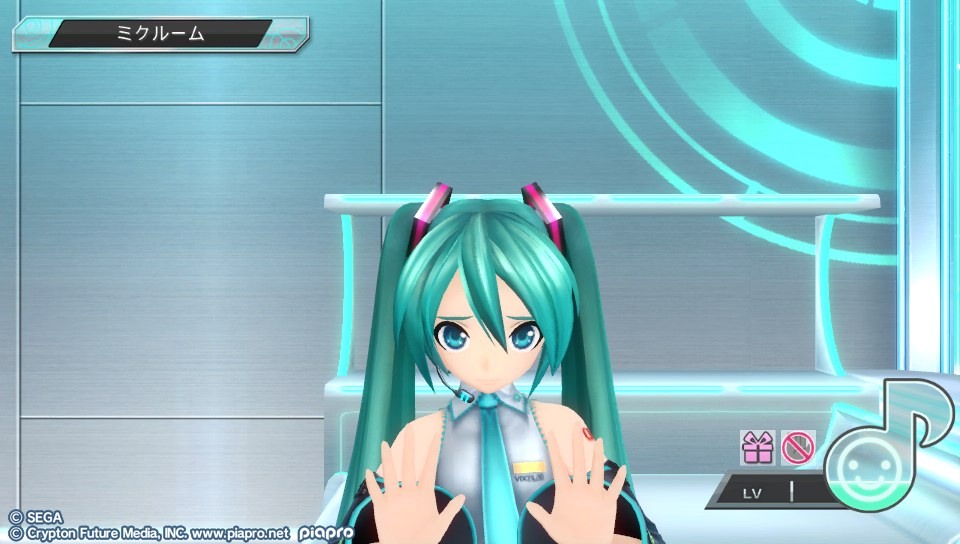Open the pink gift box icon
This screenshot has height=544, width=960.
(757, 447)
